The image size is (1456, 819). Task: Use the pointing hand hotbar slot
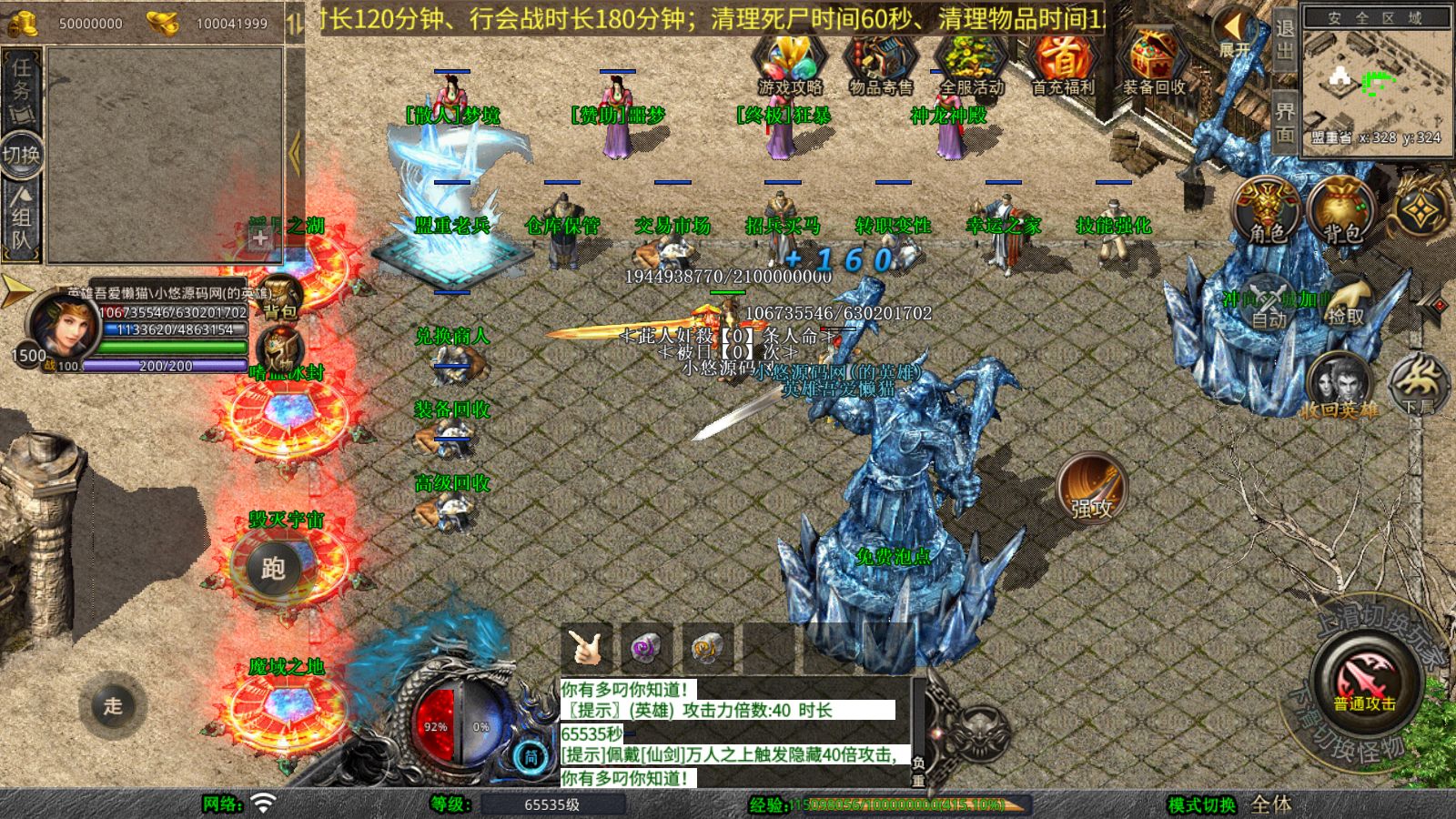click(585, 648)
